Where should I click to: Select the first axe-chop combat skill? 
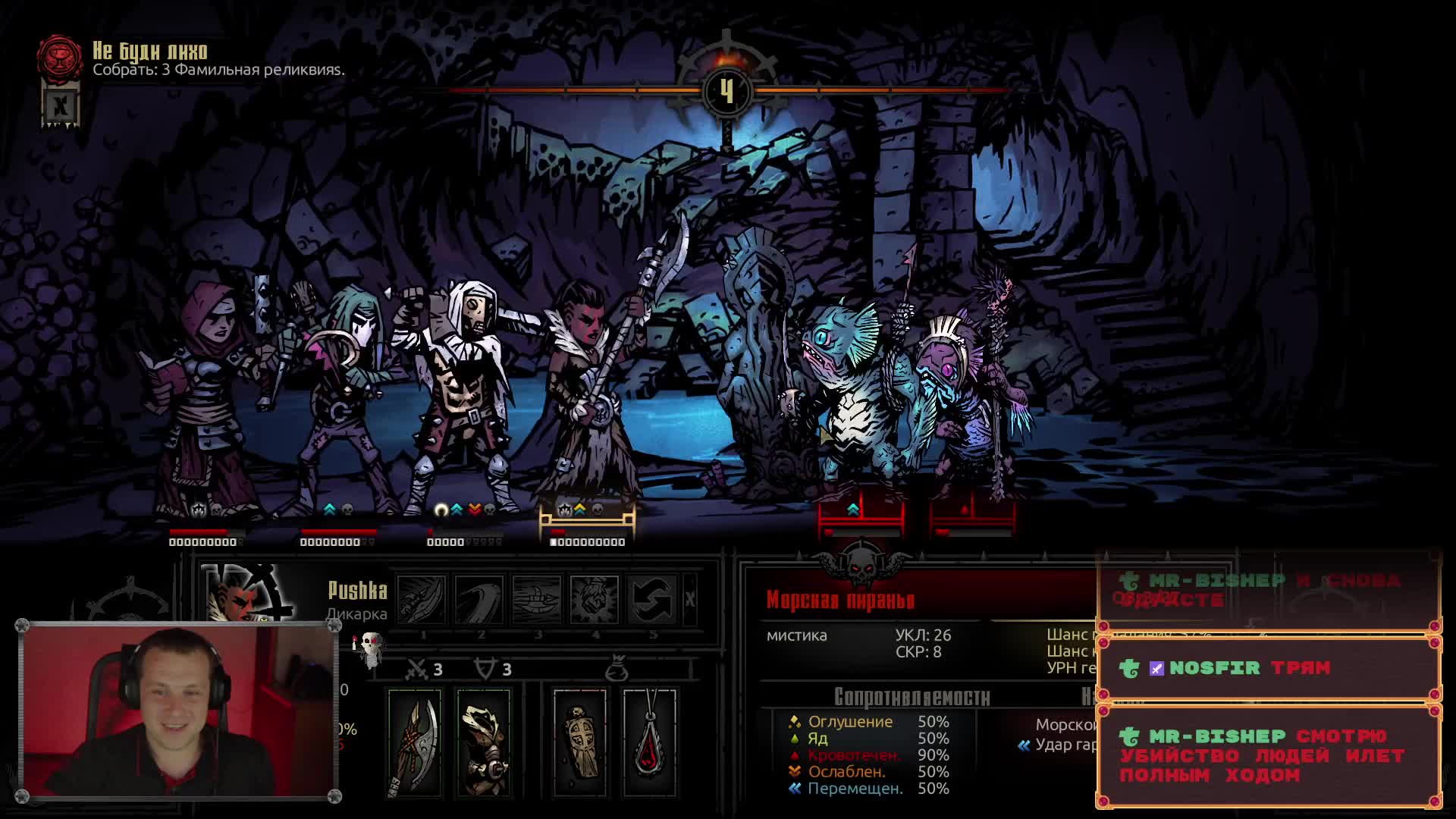tap(422, 599)
